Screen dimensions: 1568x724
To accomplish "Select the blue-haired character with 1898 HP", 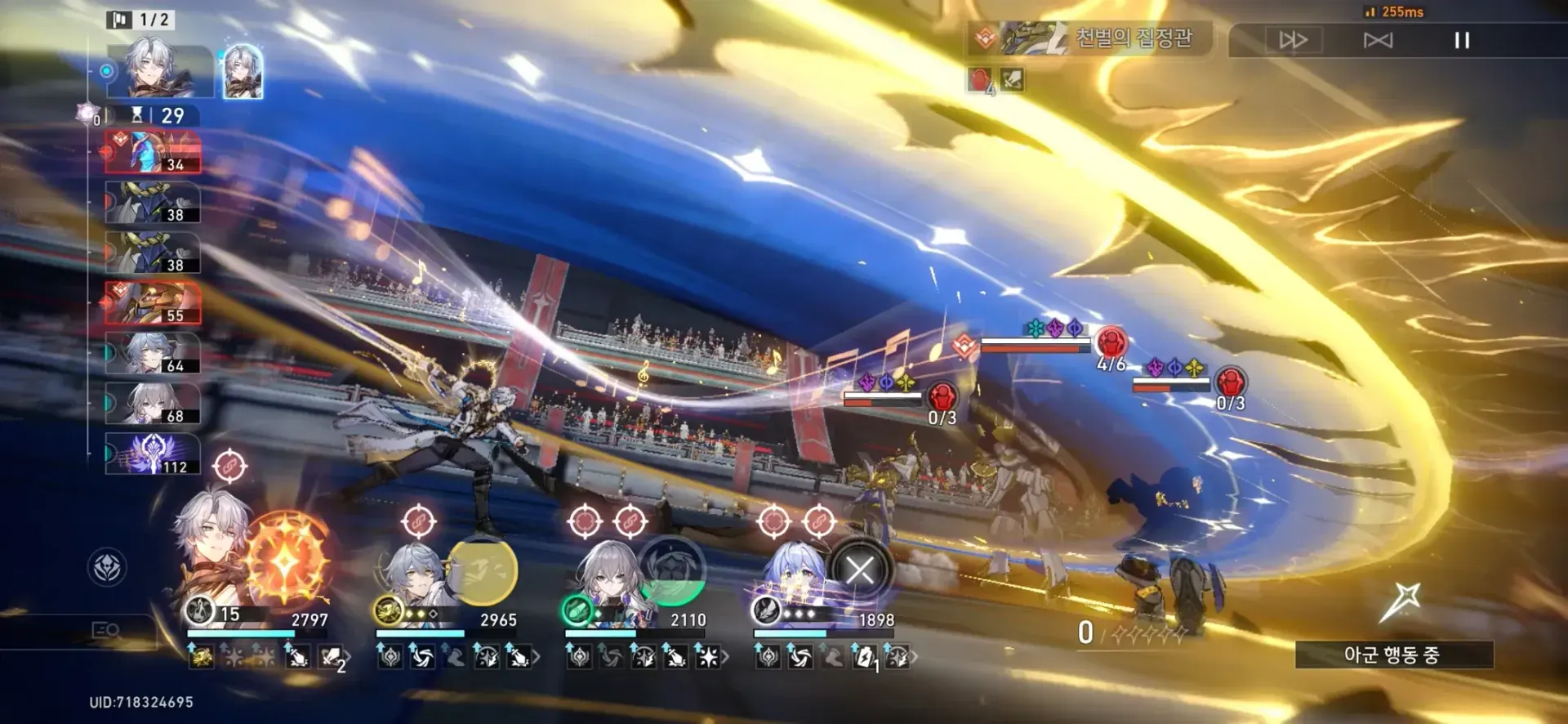I will click(792, 578).
